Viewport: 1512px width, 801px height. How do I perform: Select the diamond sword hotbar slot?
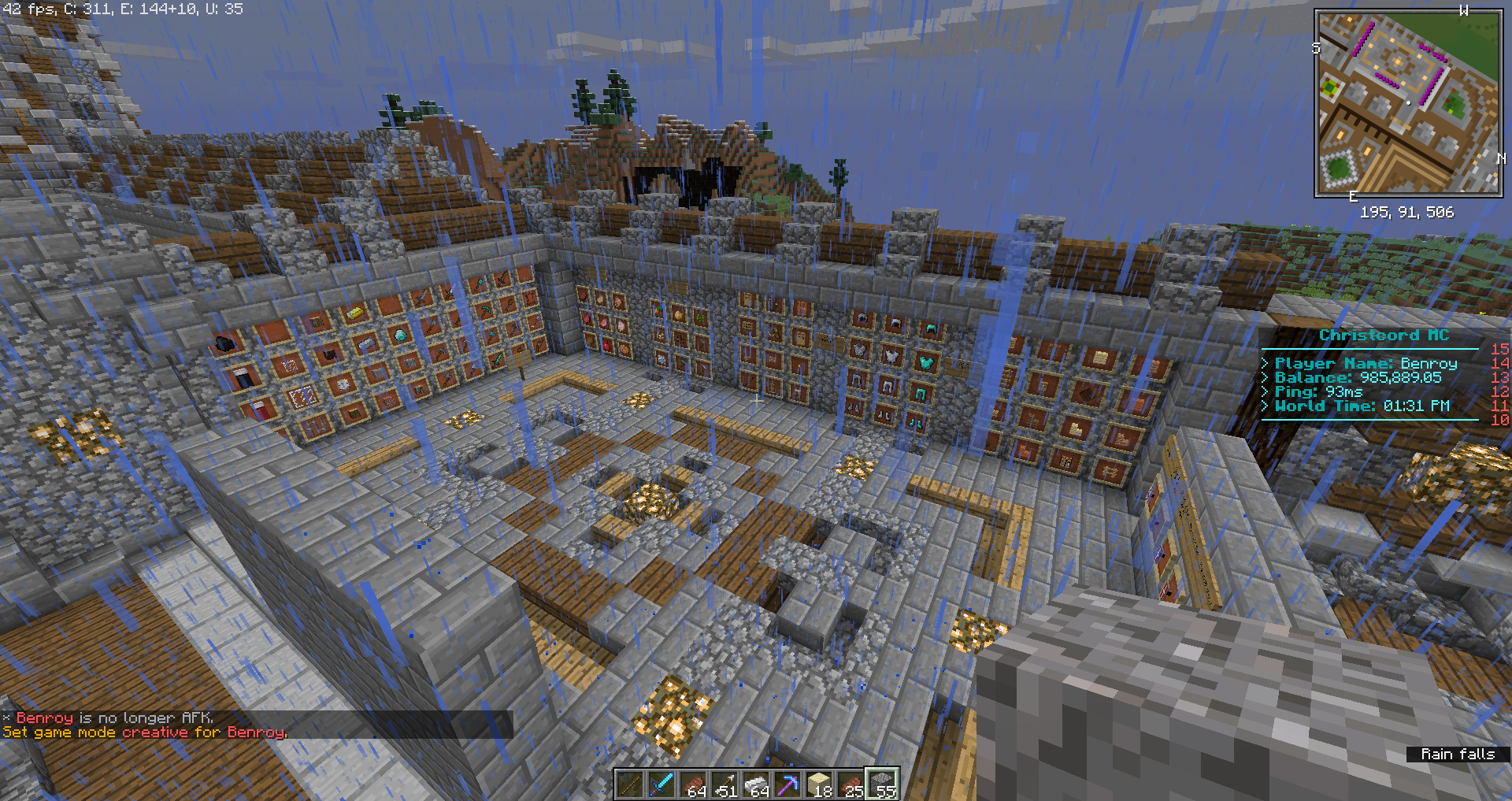661,784
